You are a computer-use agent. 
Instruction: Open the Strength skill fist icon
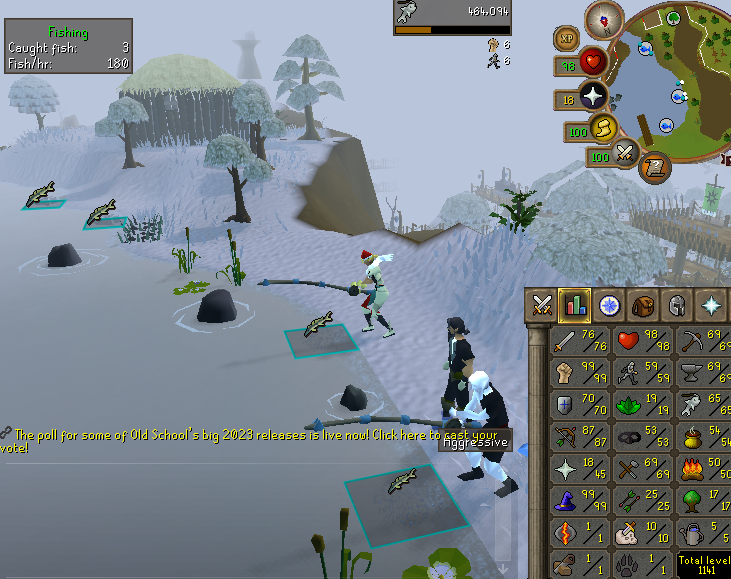click(566, 375)
